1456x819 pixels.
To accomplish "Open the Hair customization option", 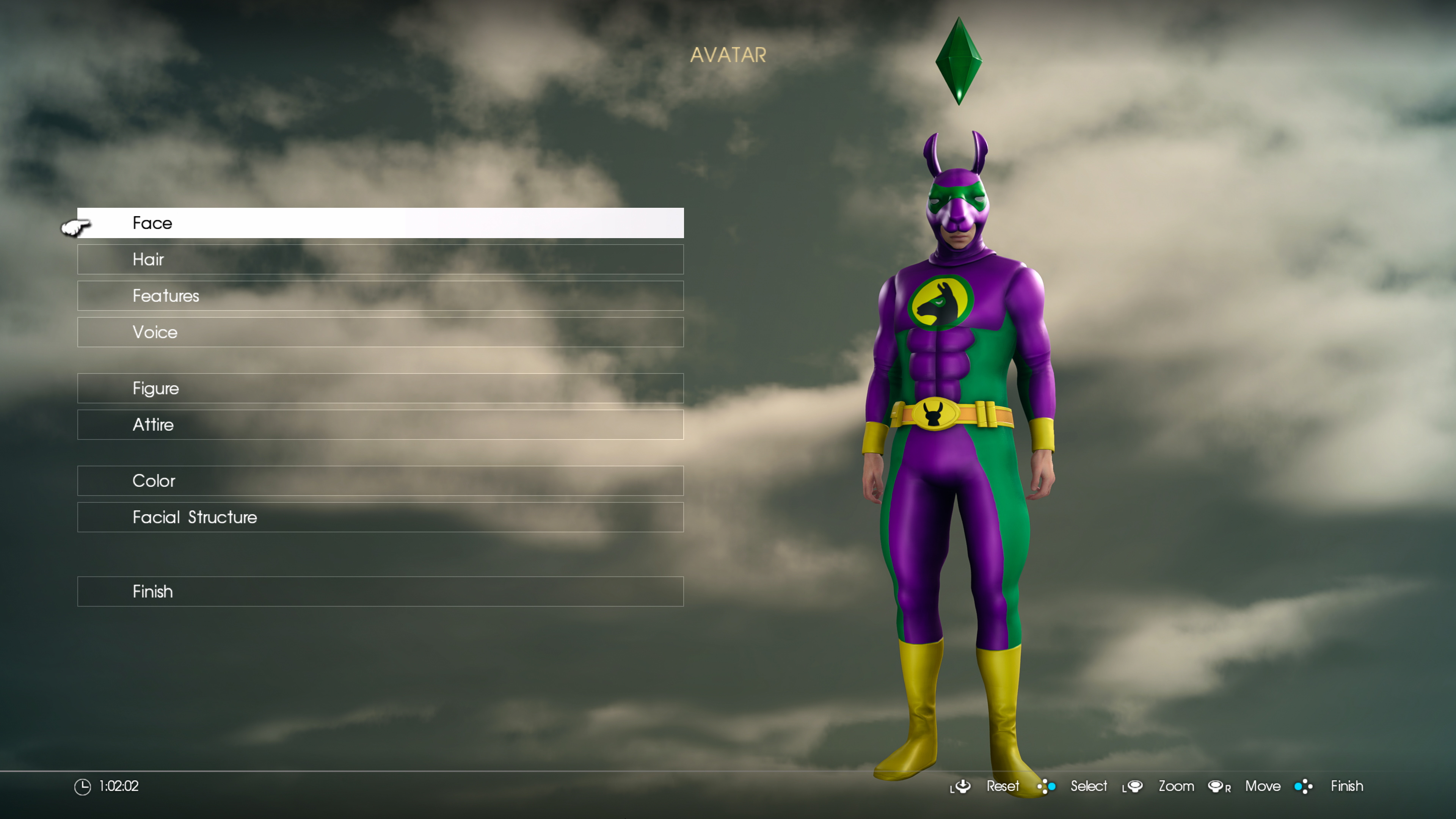I will (380, 259).
